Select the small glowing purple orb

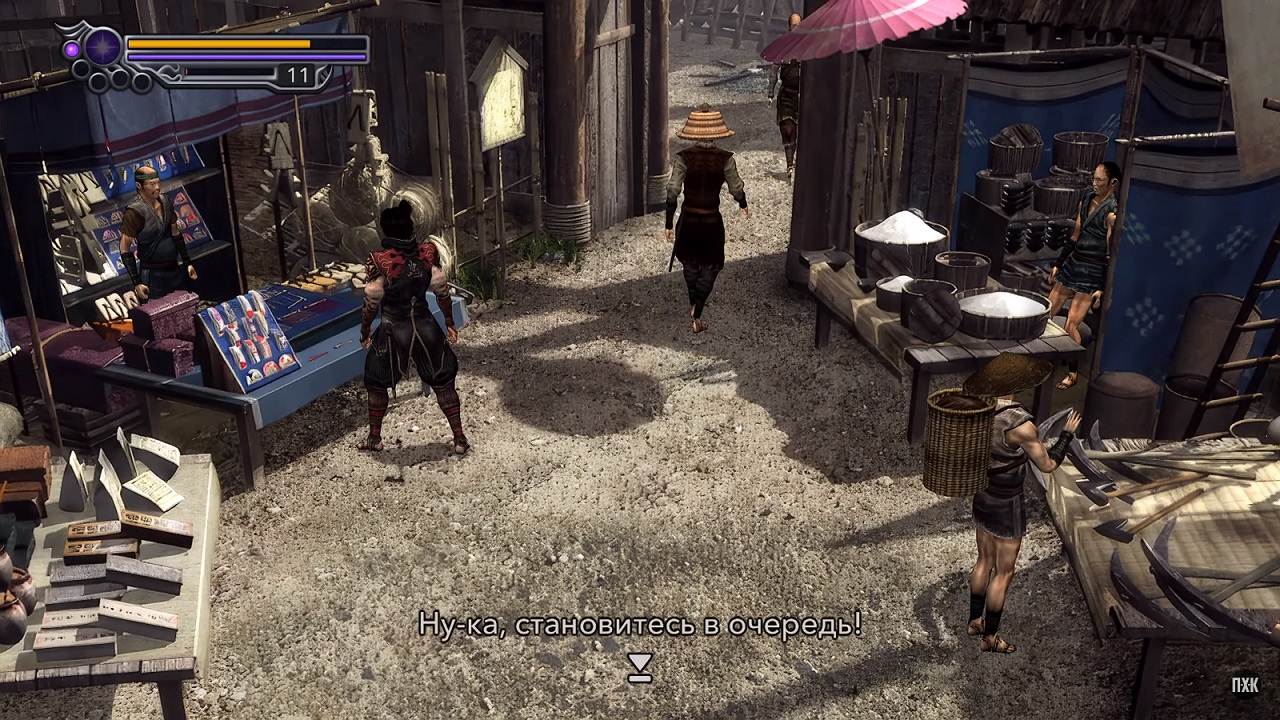click(71, 49)
